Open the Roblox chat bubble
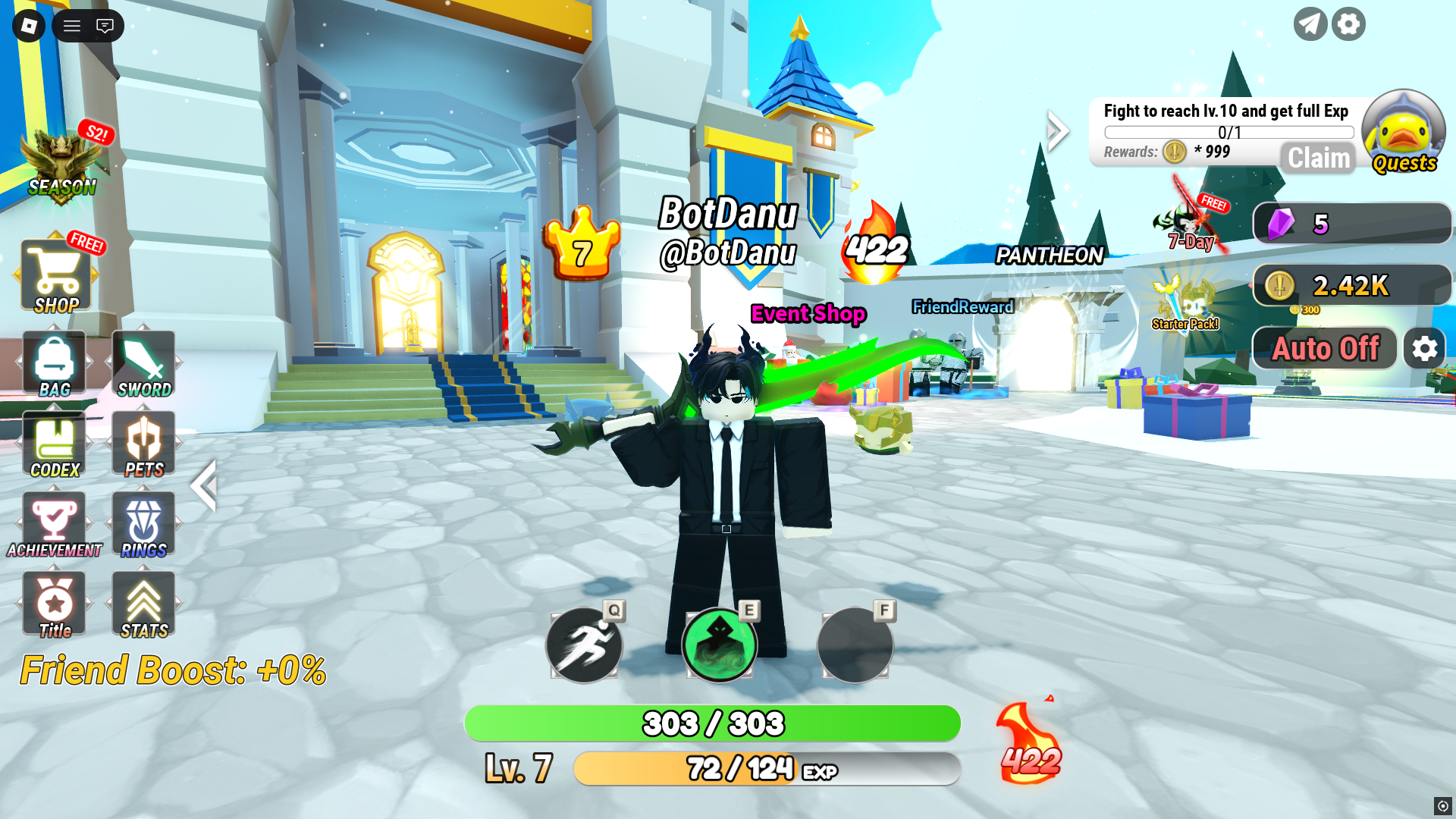The width and height of the screenshot is (1456, 819). [105, 25]
